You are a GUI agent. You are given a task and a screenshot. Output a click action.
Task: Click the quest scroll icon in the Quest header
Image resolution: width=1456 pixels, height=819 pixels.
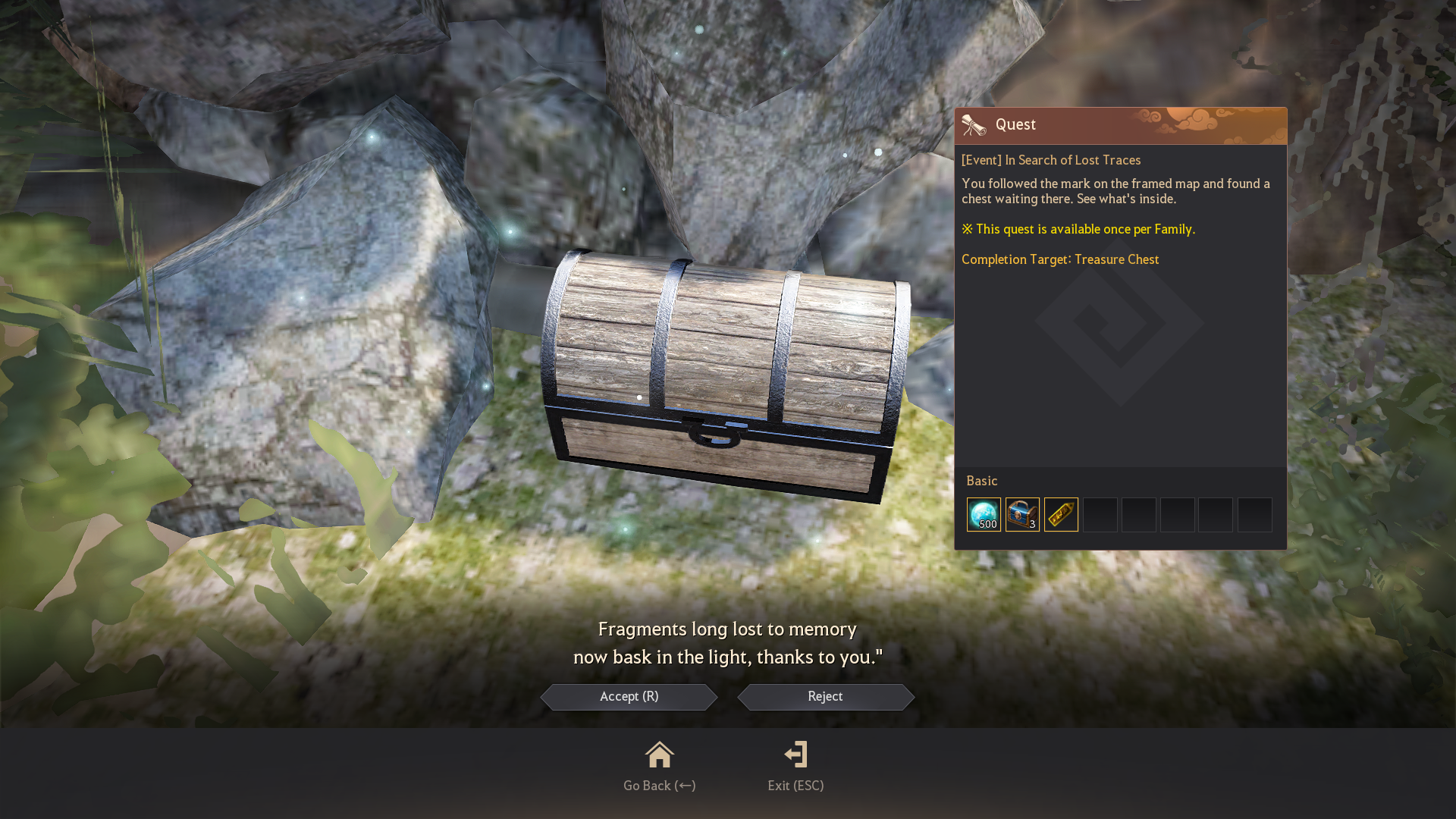(x=973, y=124)
